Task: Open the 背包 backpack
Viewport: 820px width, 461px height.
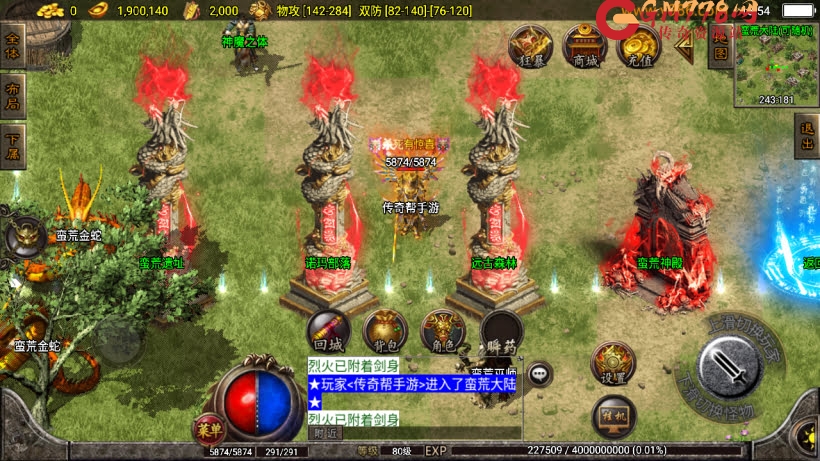Action: [384, 329]
